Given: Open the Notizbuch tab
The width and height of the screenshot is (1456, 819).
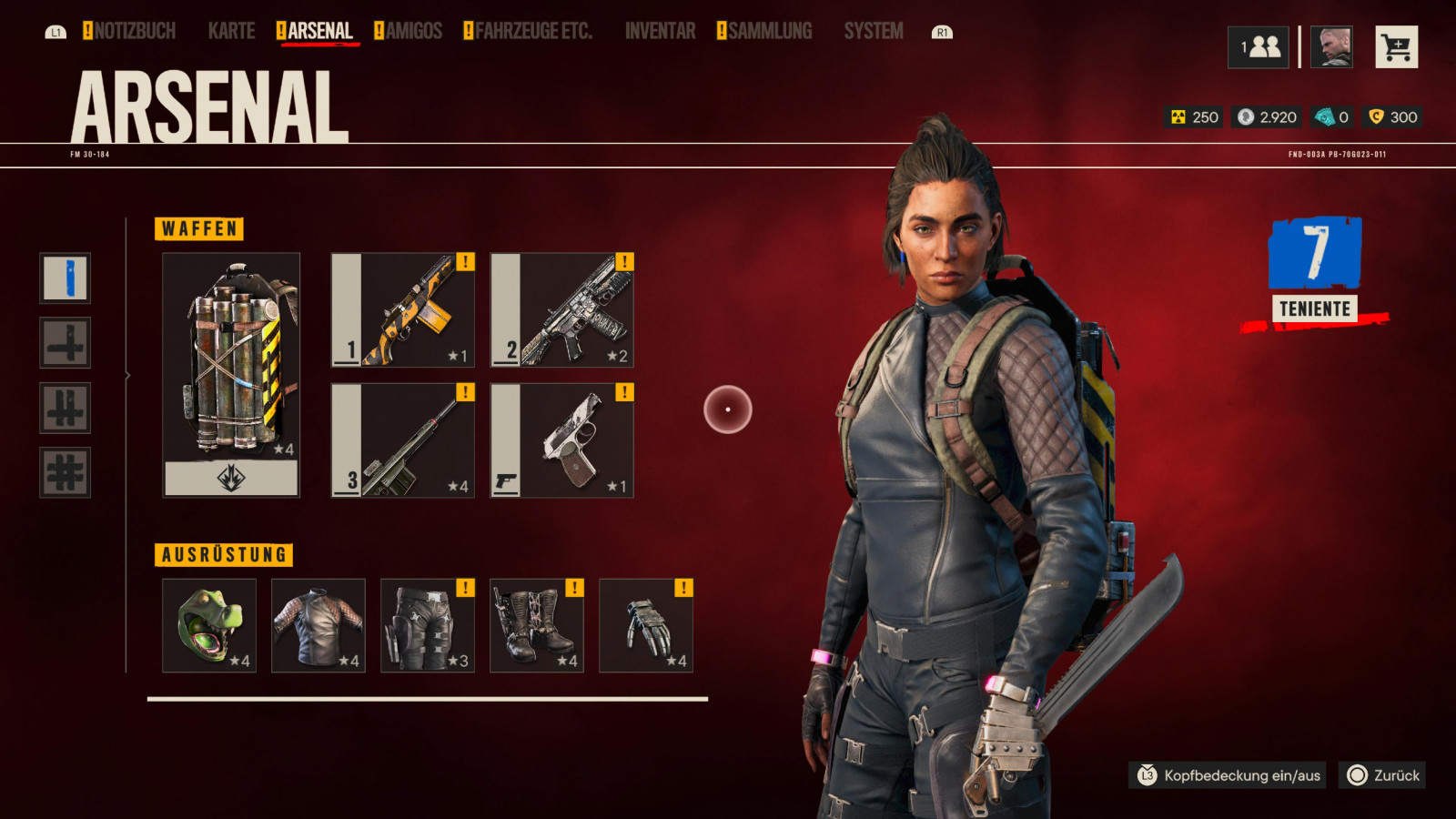Looking at the screenshot, I should (134, 32).
